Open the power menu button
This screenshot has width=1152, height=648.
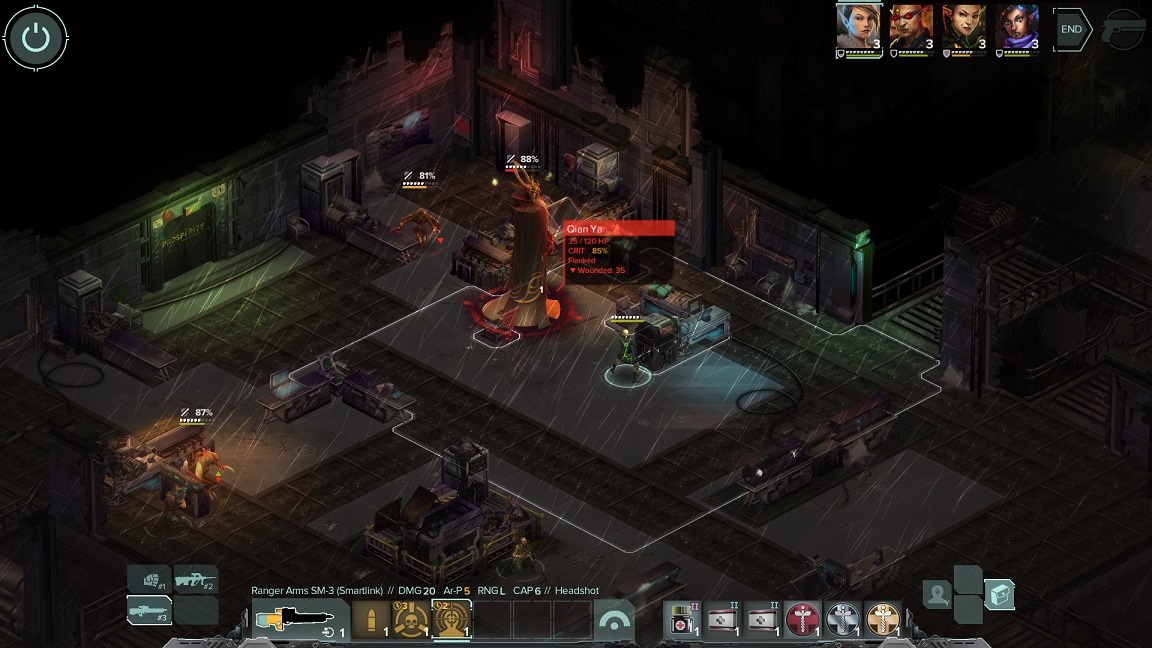(x=36, y=38)
